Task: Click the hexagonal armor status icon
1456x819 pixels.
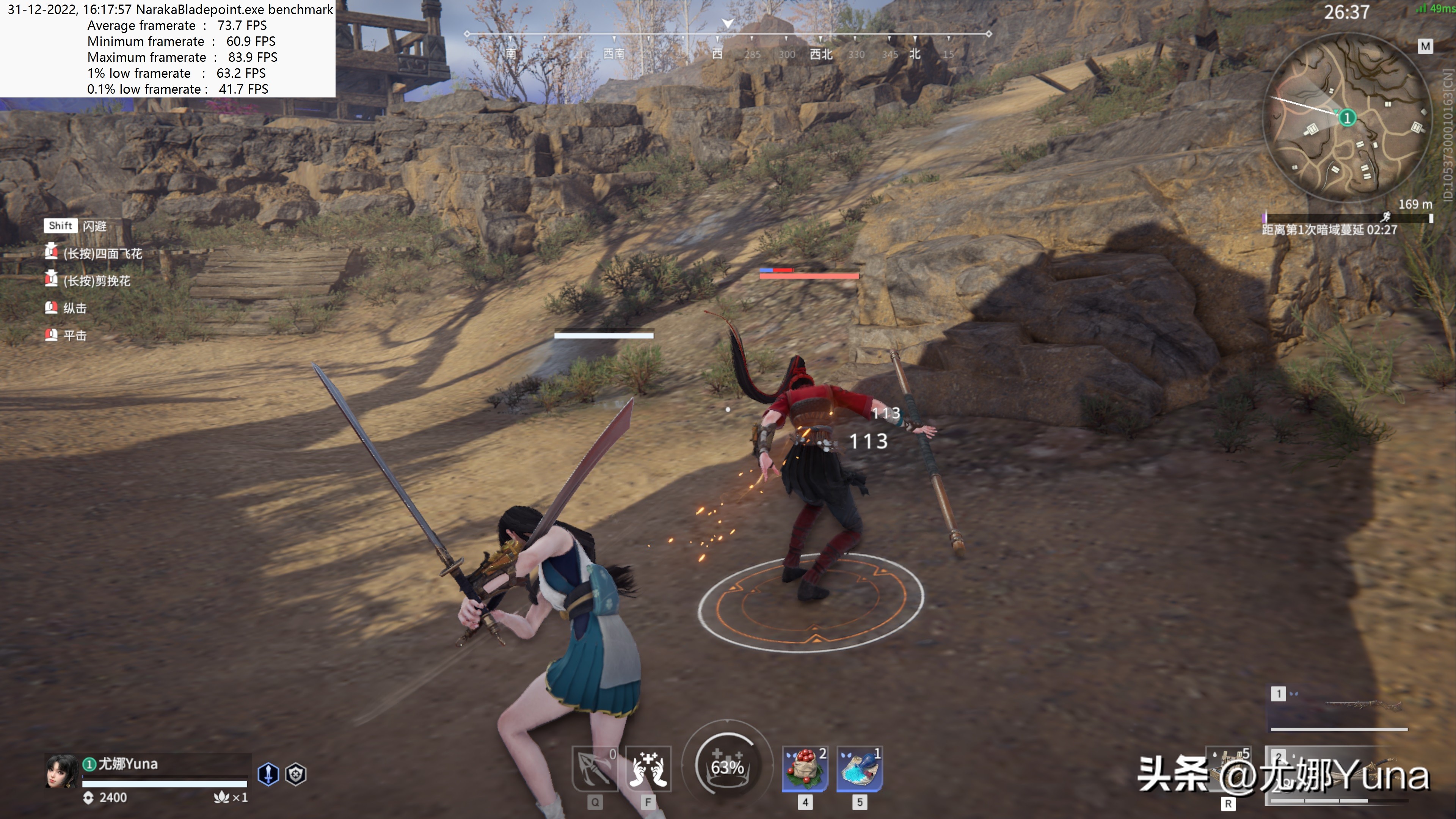Action: 296,774
